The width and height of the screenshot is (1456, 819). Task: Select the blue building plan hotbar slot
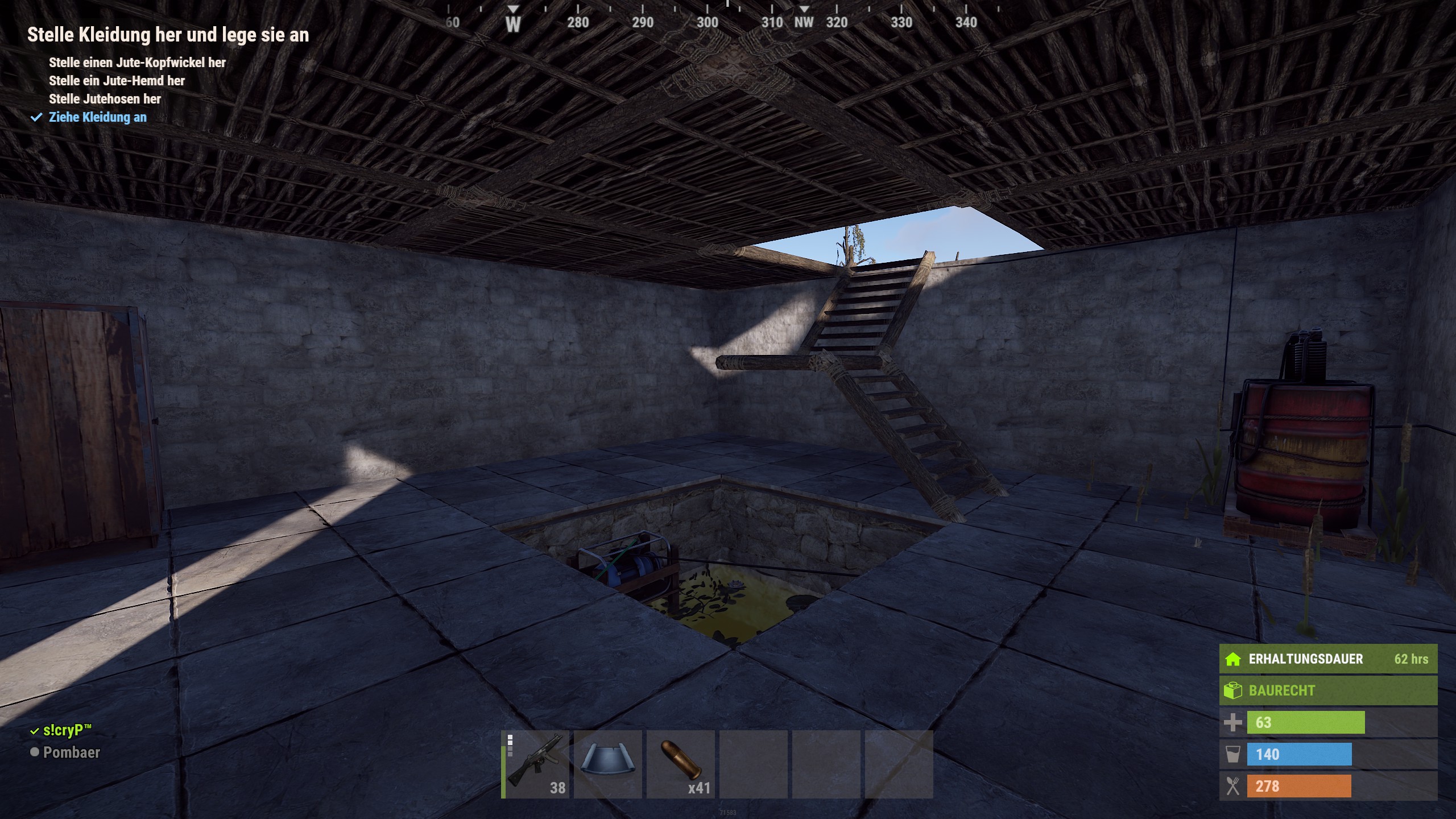point(607,764)
